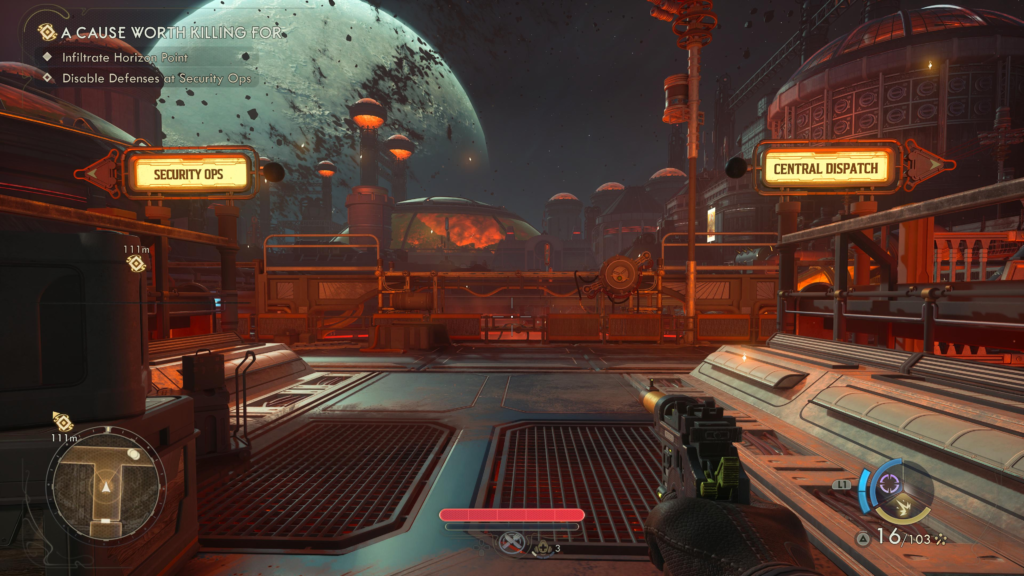
Task: Select the 'Infiltrate Horizon Point' objective
Action: pyautogui.click(x=125, y=57)
